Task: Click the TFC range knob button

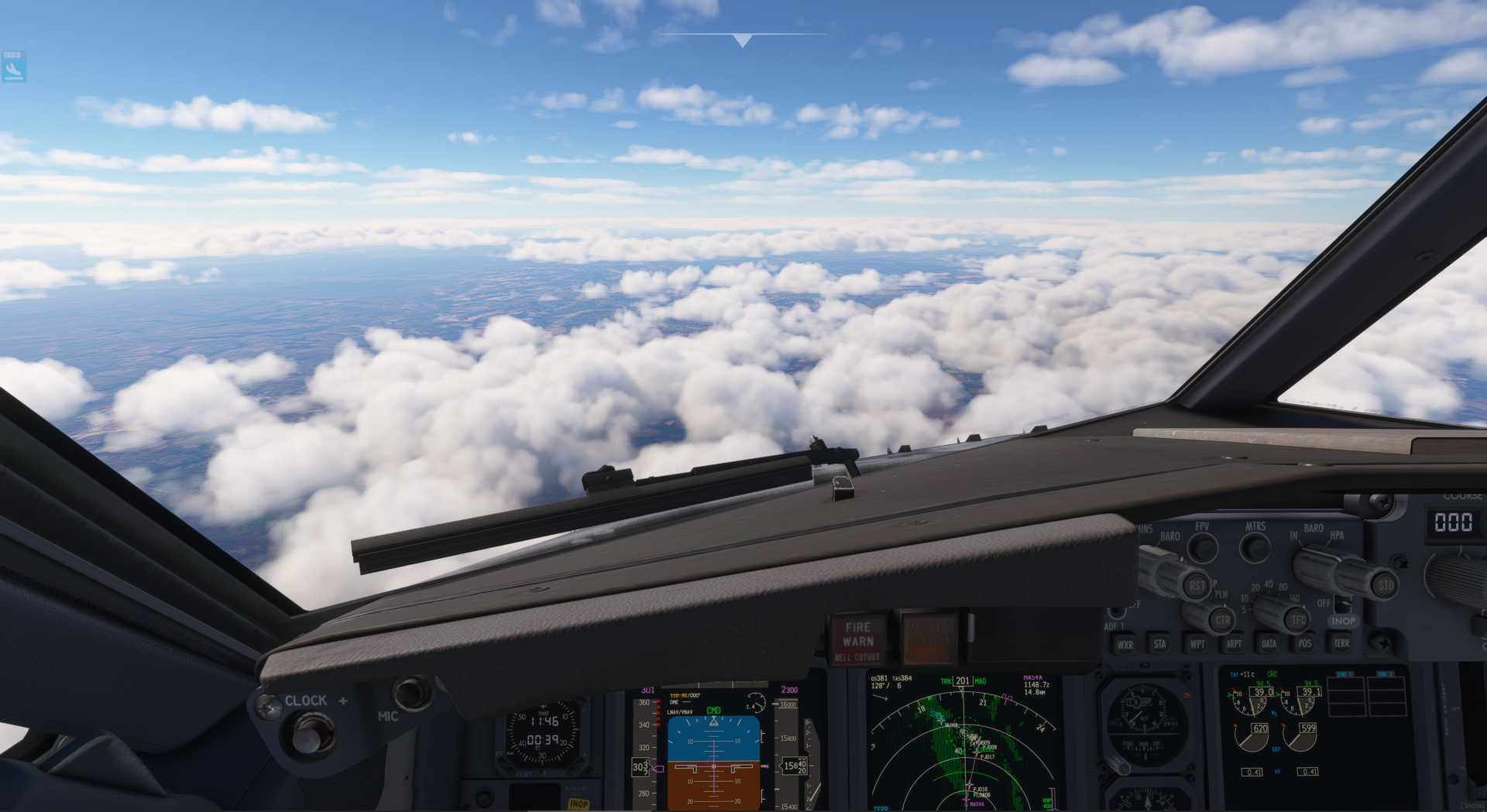Action: point(1297,619)
